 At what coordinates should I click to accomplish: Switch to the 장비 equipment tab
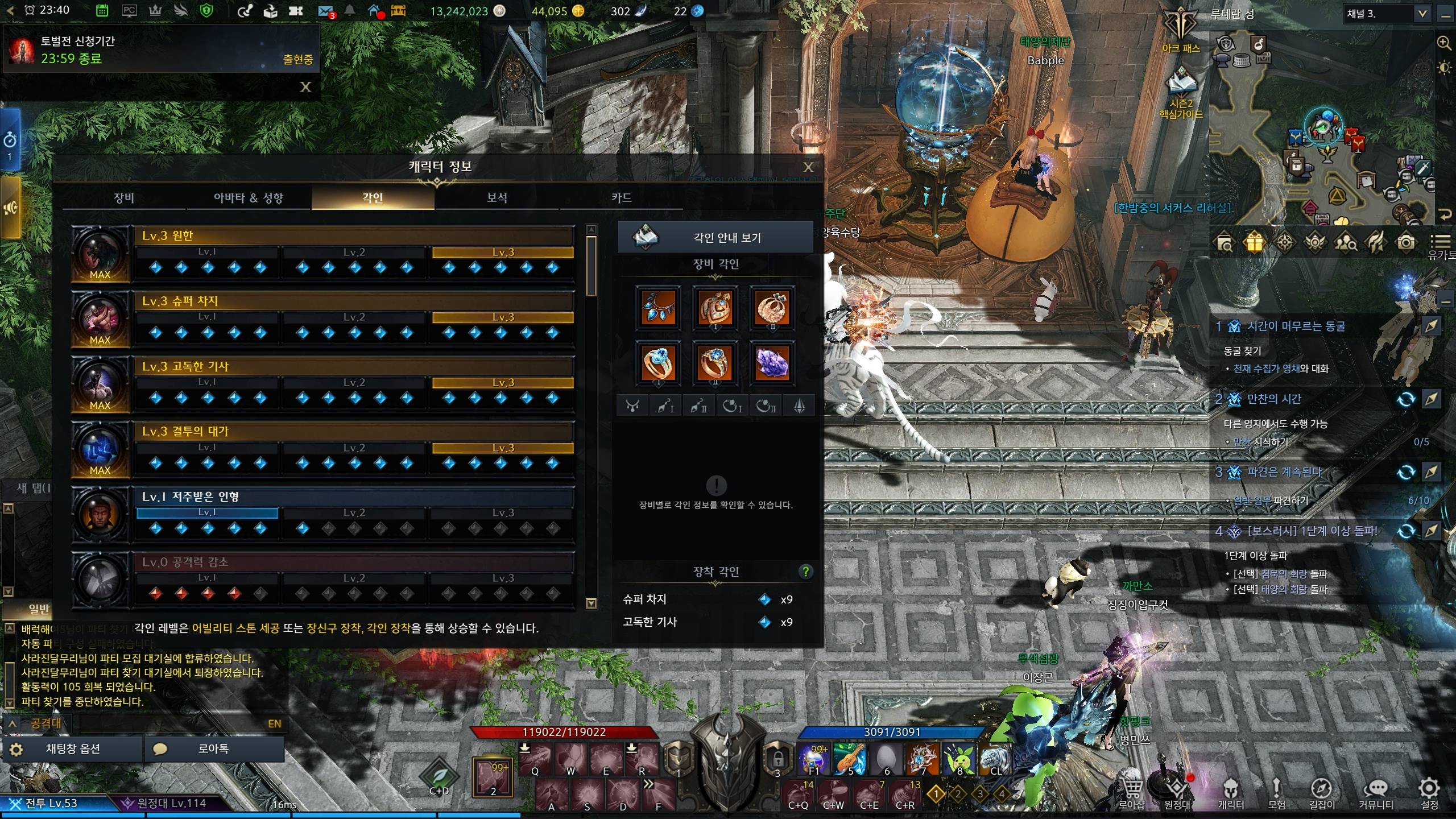(124, 198)
